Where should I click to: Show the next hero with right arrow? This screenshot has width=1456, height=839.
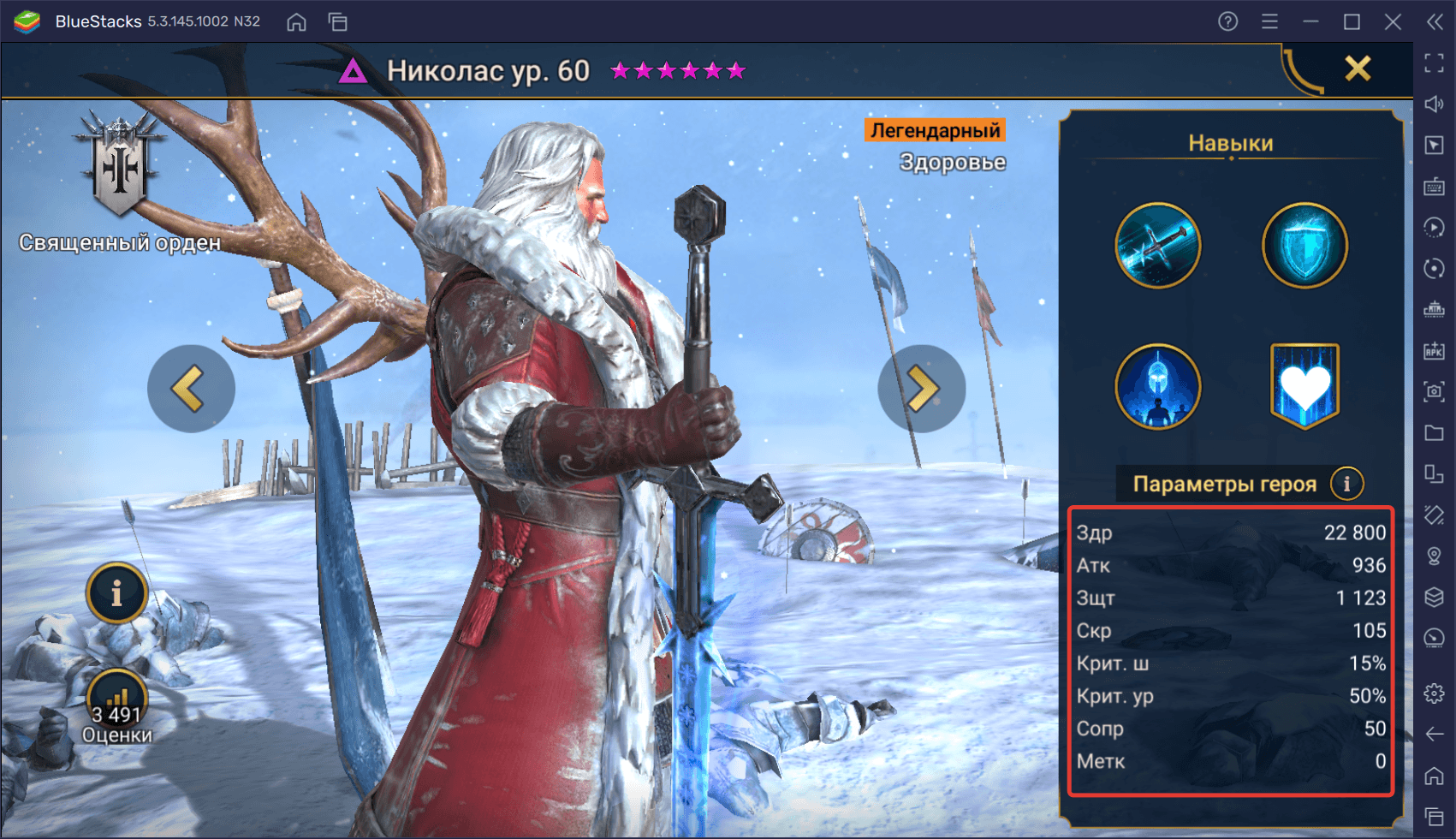(921, 389)
